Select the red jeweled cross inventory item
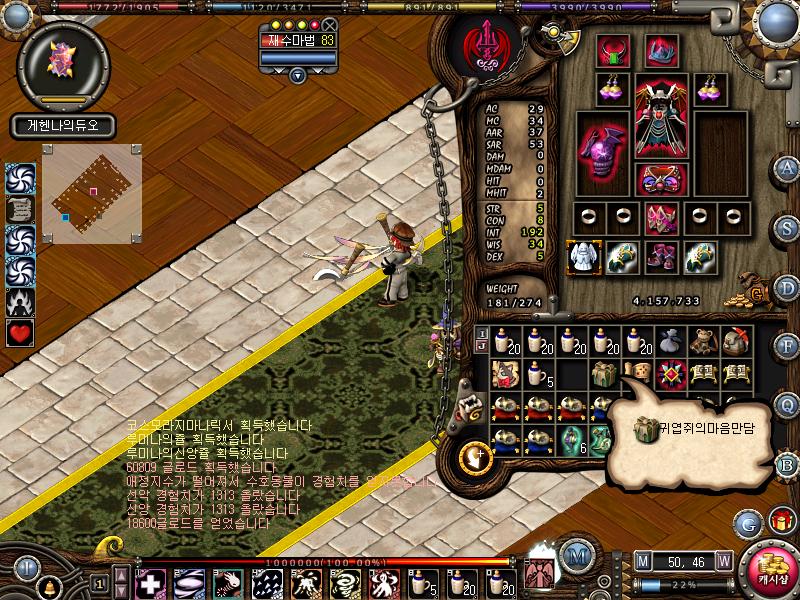Viewport: 800px width, 600px height. 669,374
